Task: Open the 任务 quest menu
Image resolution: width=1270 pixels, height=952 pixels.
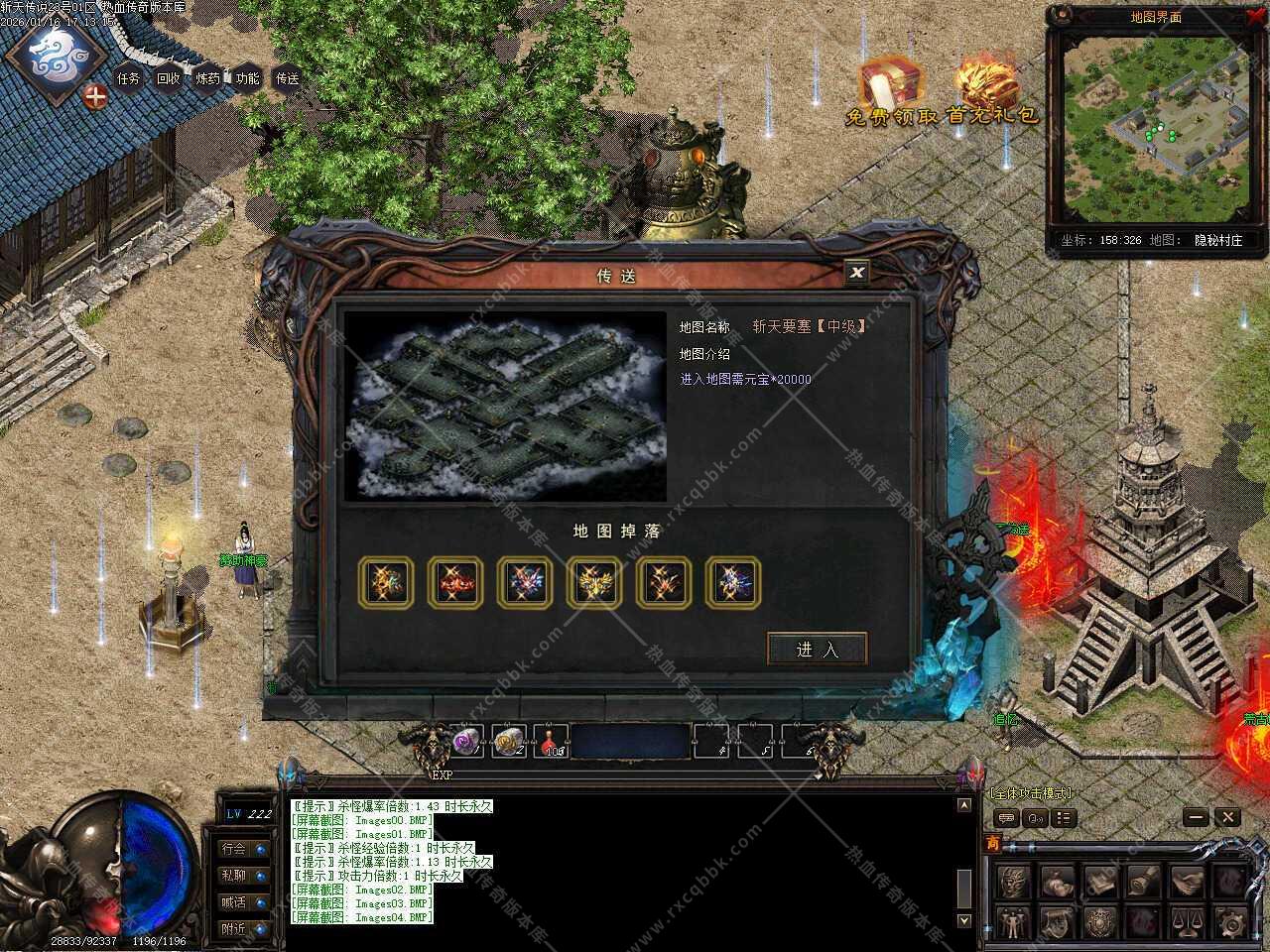Action: [129, 78]
